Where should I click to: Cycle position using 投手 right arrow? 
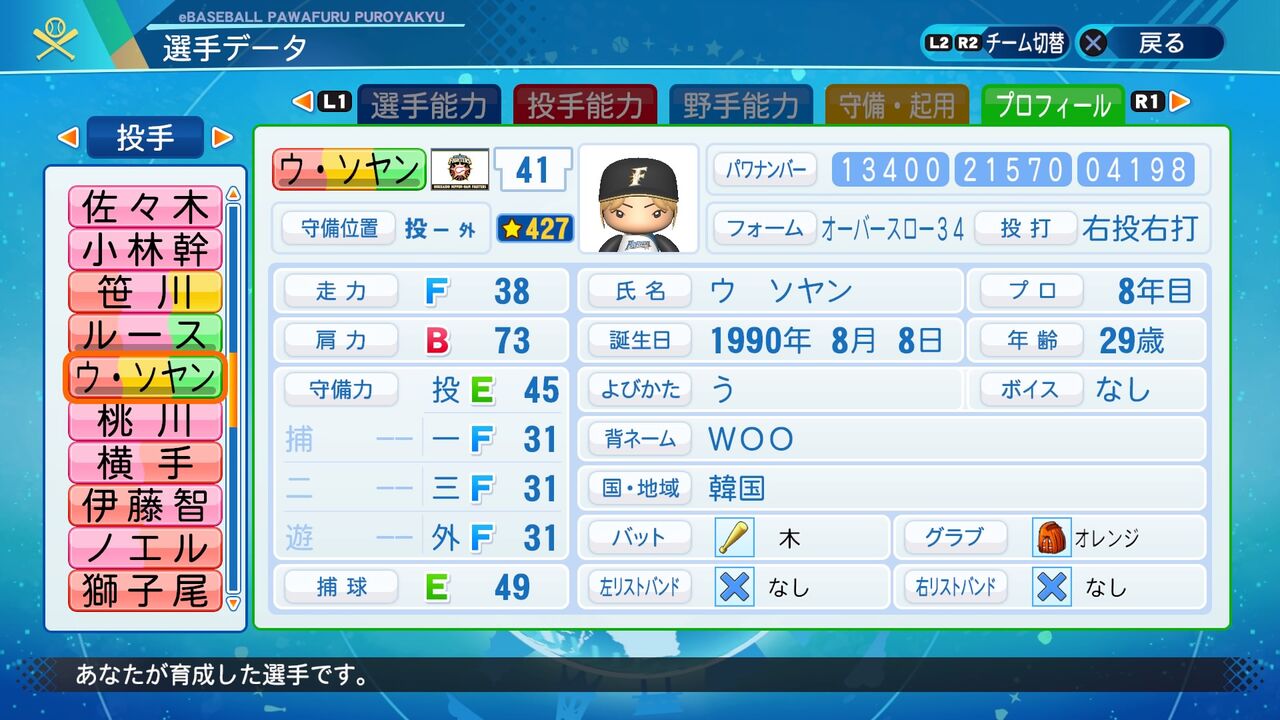[220, 139]
